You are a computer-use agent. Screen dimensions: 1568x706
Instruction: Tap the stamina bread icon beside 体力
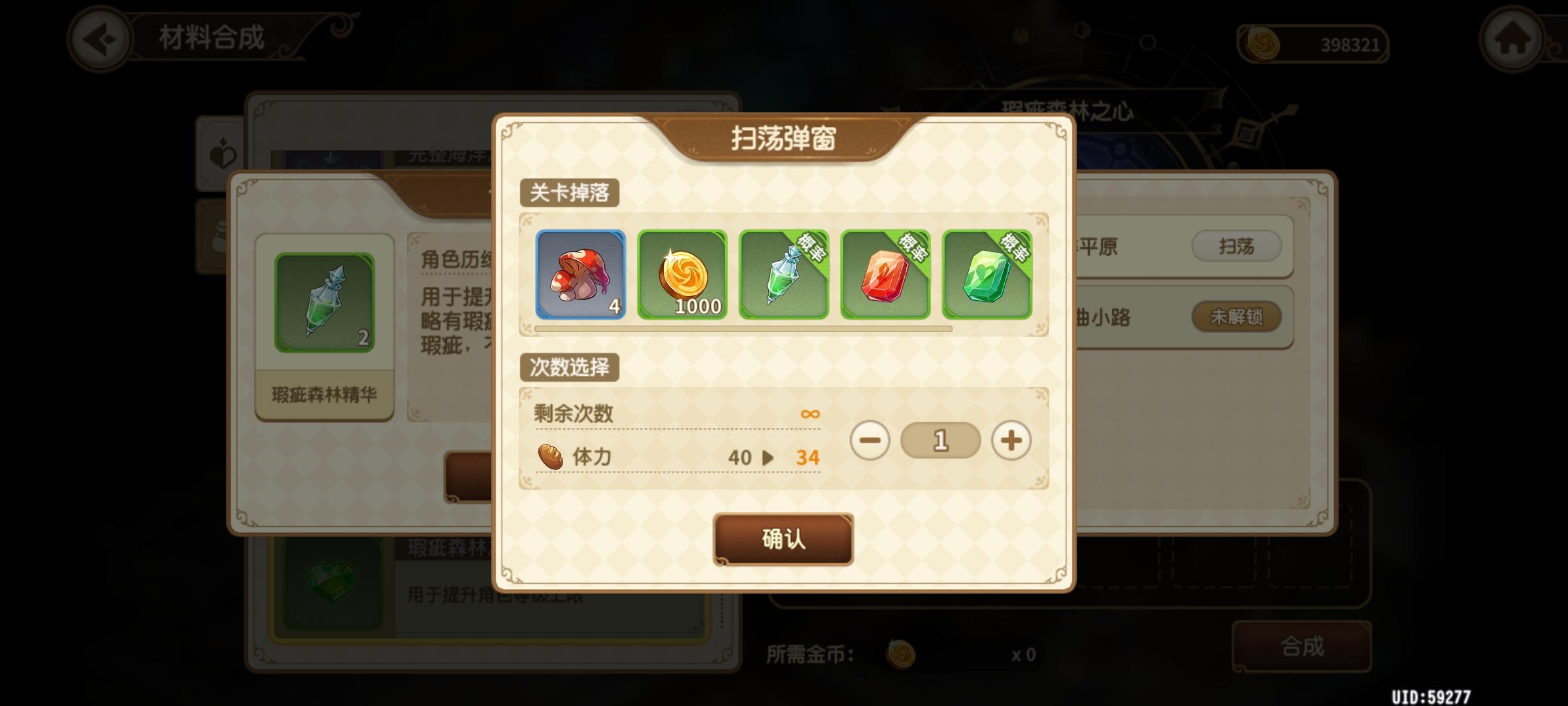(552, 456)
